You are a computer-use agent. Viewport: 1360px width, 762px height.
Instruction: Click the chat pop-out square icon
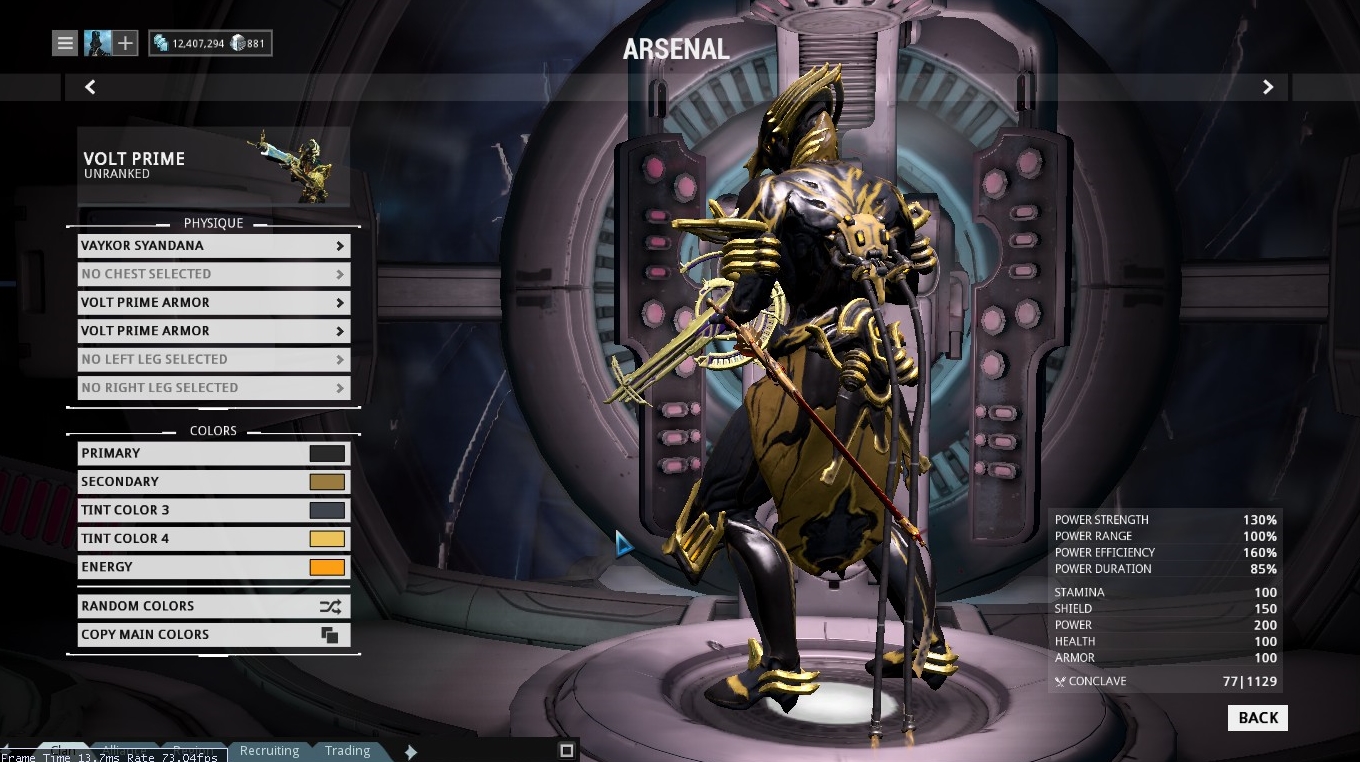click(x=567, y=749)
